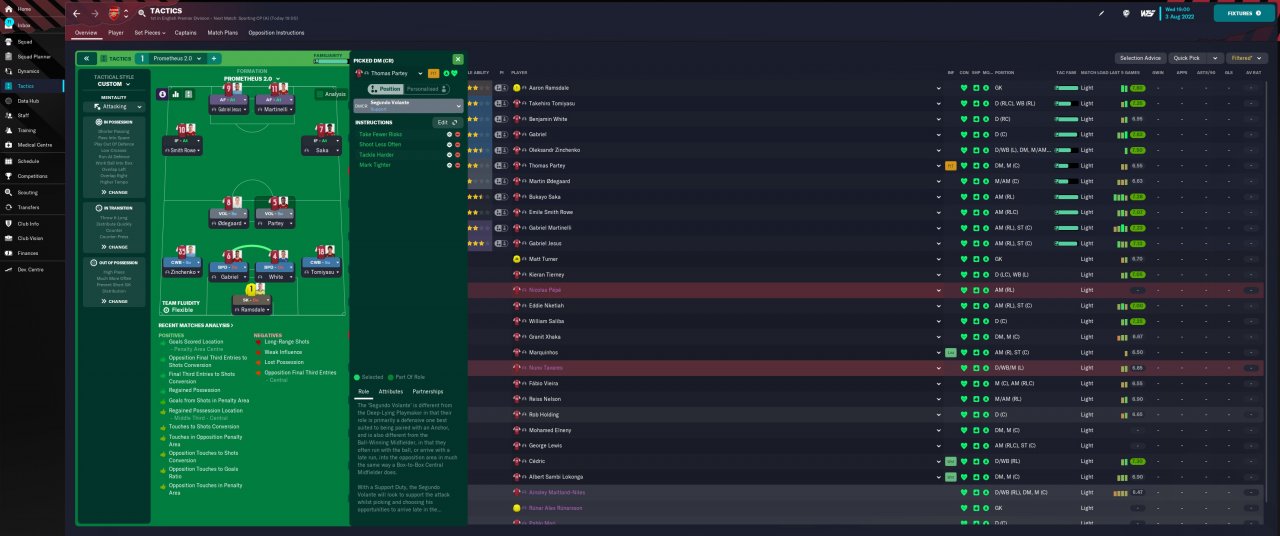The image size is (1280, 536).
Task: Add a new tactic with the plus button
Action: tap(214, 59)
